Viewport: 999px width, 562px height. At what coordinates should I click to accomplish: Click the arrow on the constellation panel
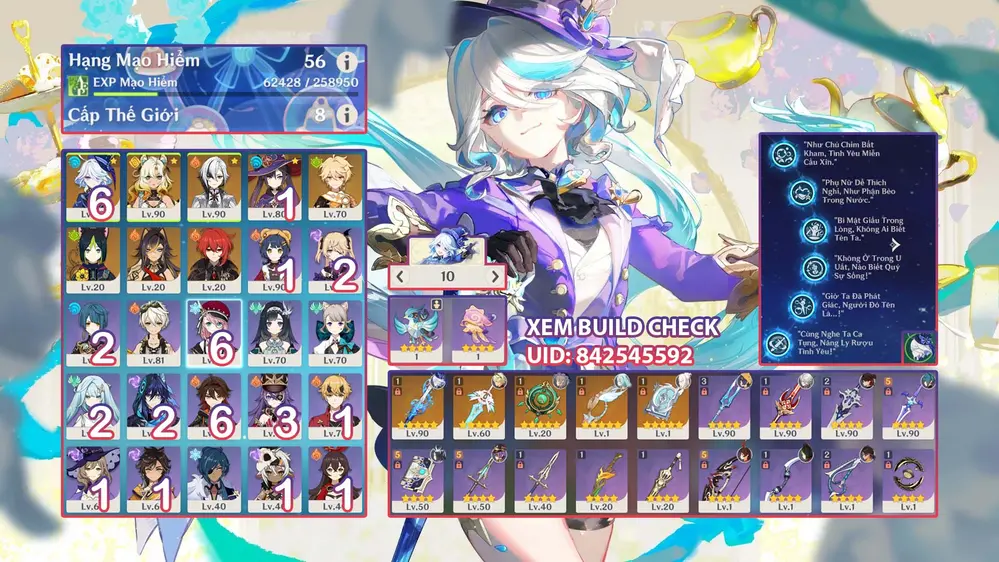[x=897, y=243]
